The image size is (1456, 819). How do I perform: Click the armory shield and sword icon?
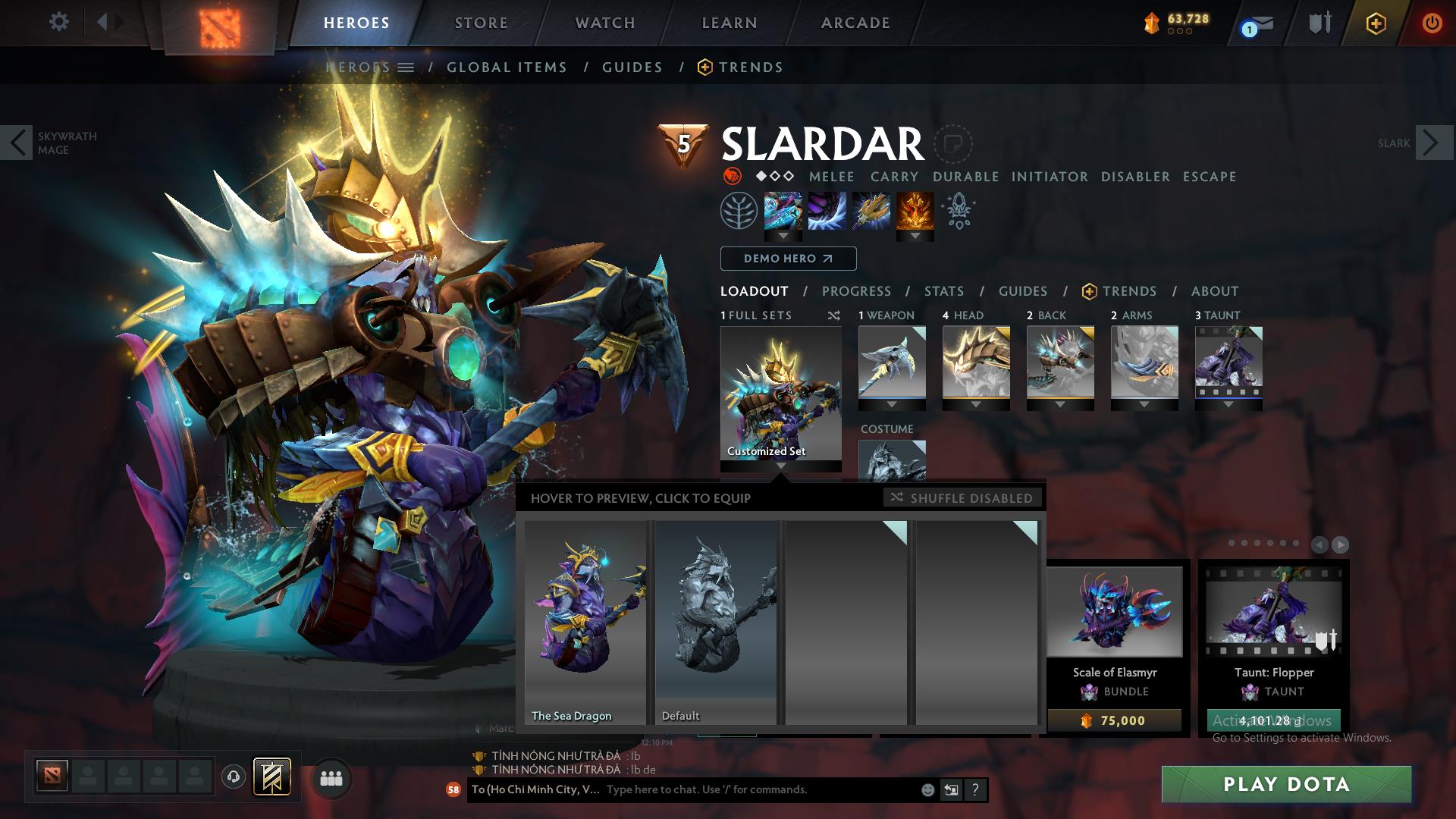click(1319, 21)
